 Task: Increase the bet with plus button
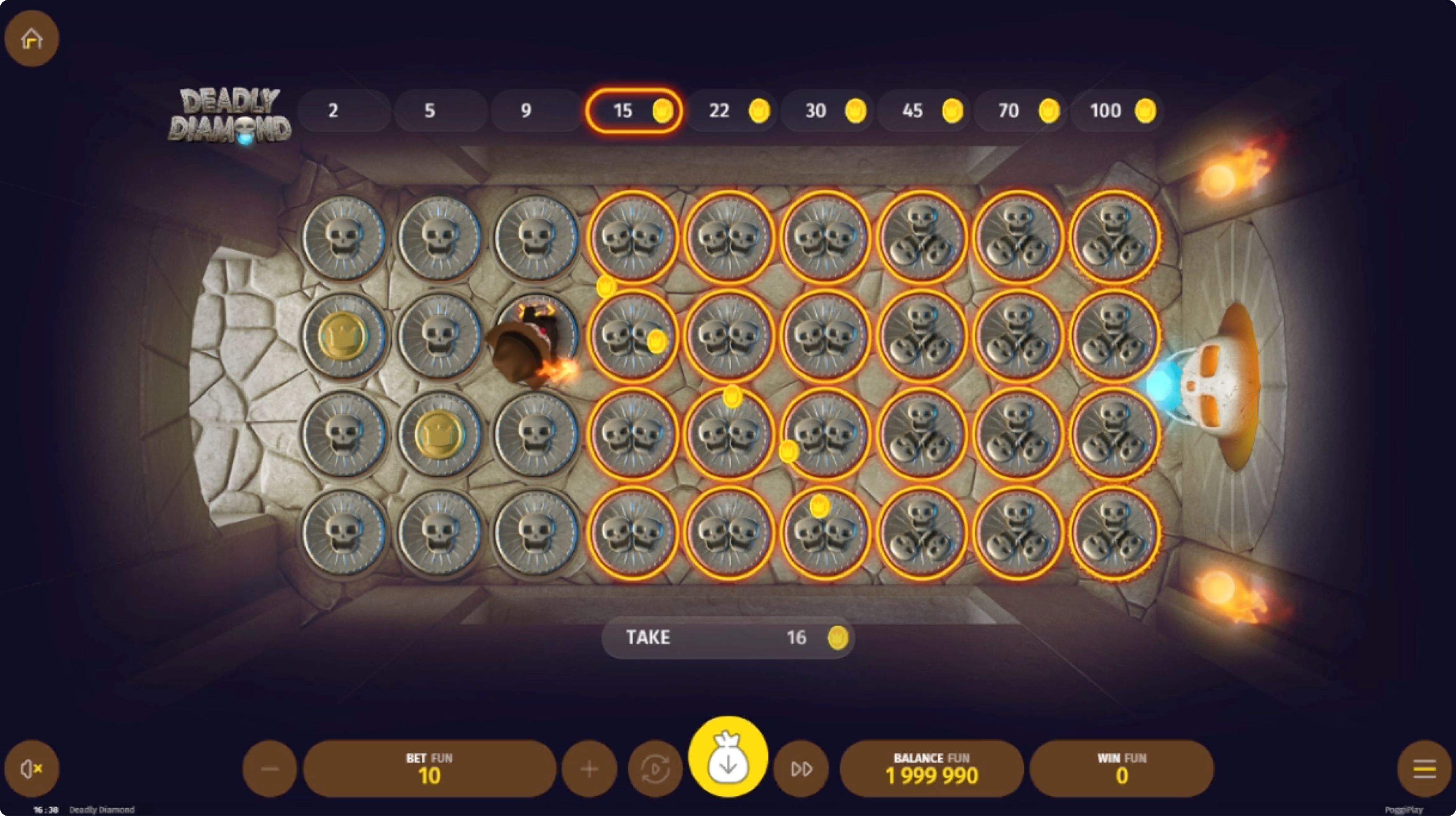pyautogui.click(x=589, y=769)
